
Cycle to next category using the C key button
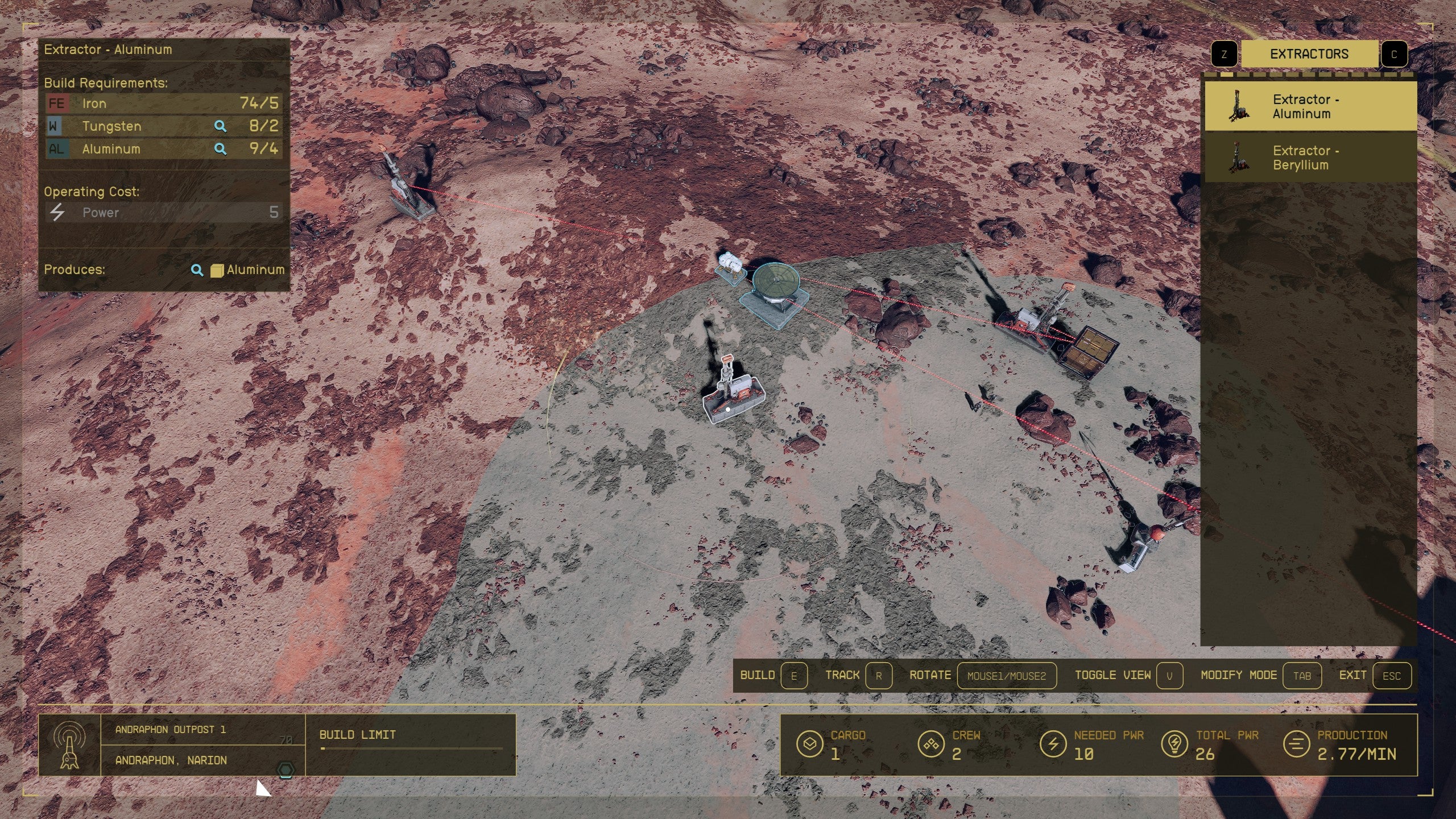[x=1394, y=54]
